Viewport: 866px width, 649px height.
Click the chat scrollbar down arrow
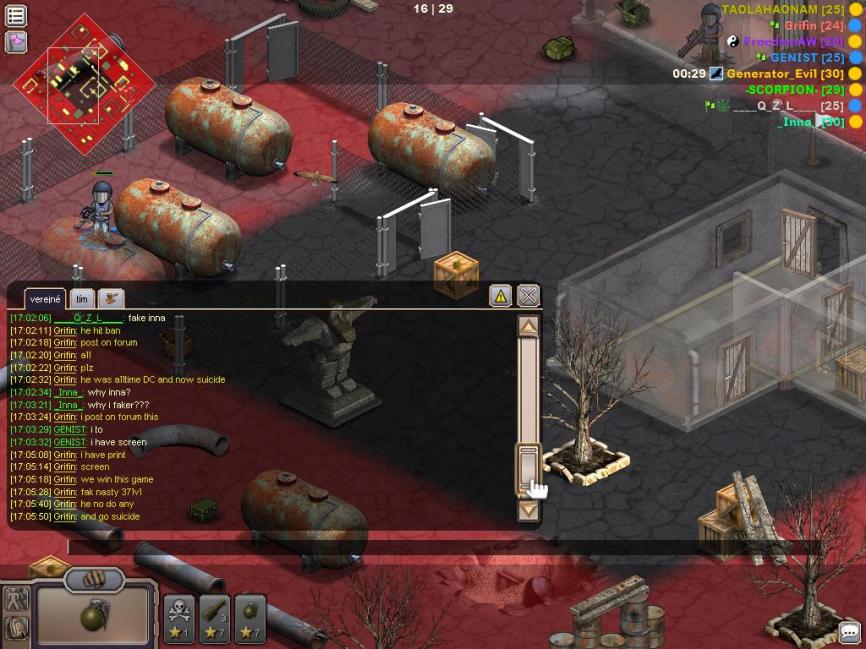click(528, 510)
